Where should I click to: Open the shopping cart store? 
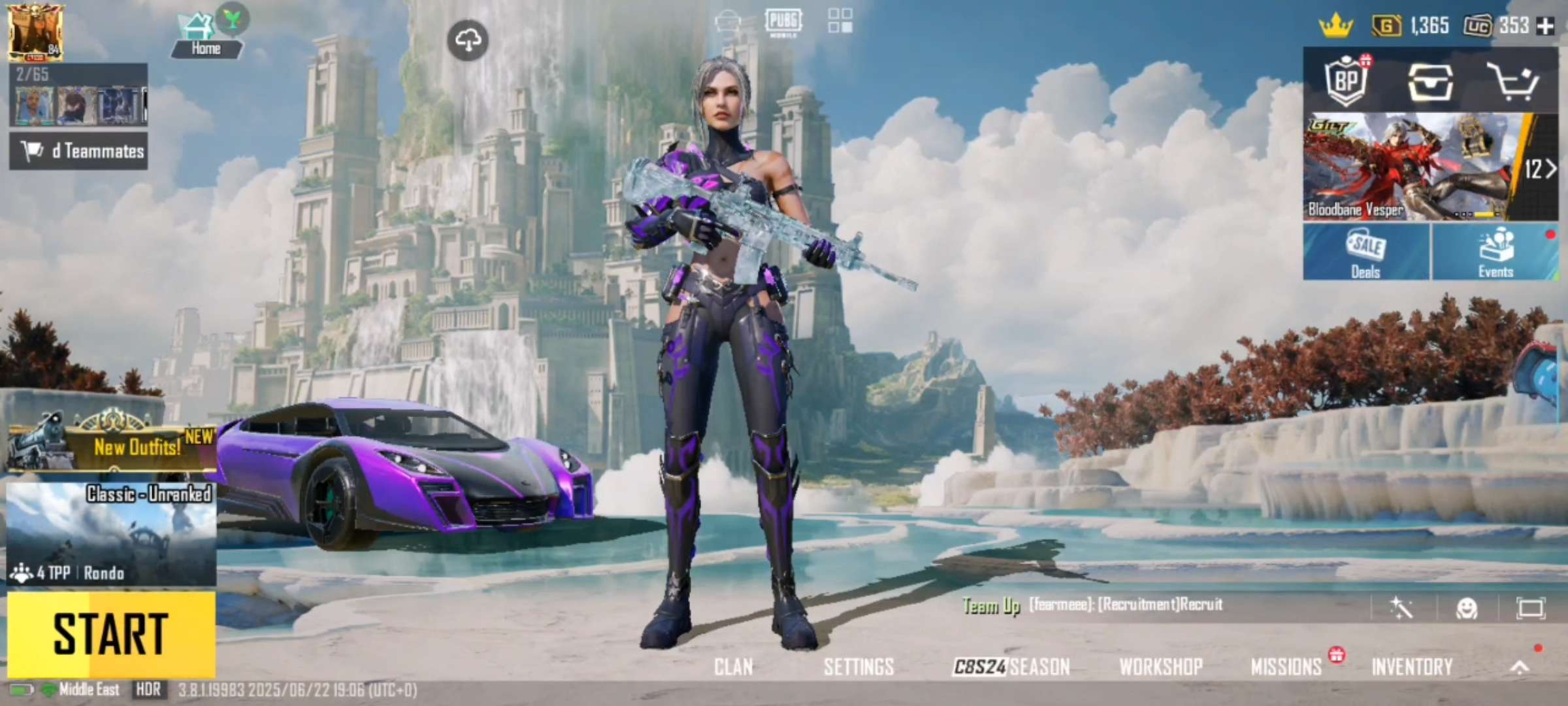click(x=1512, y=82)
